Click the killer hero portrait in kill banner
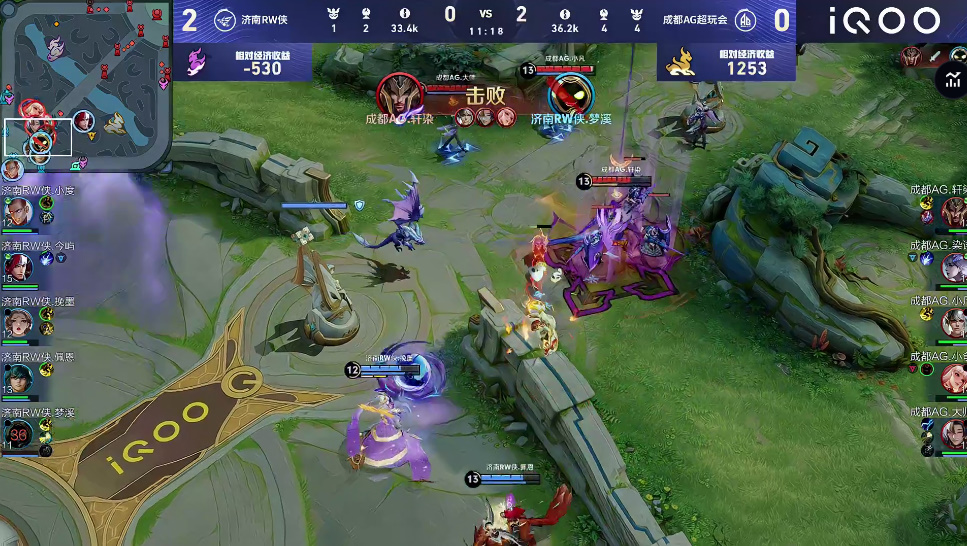 400,94
